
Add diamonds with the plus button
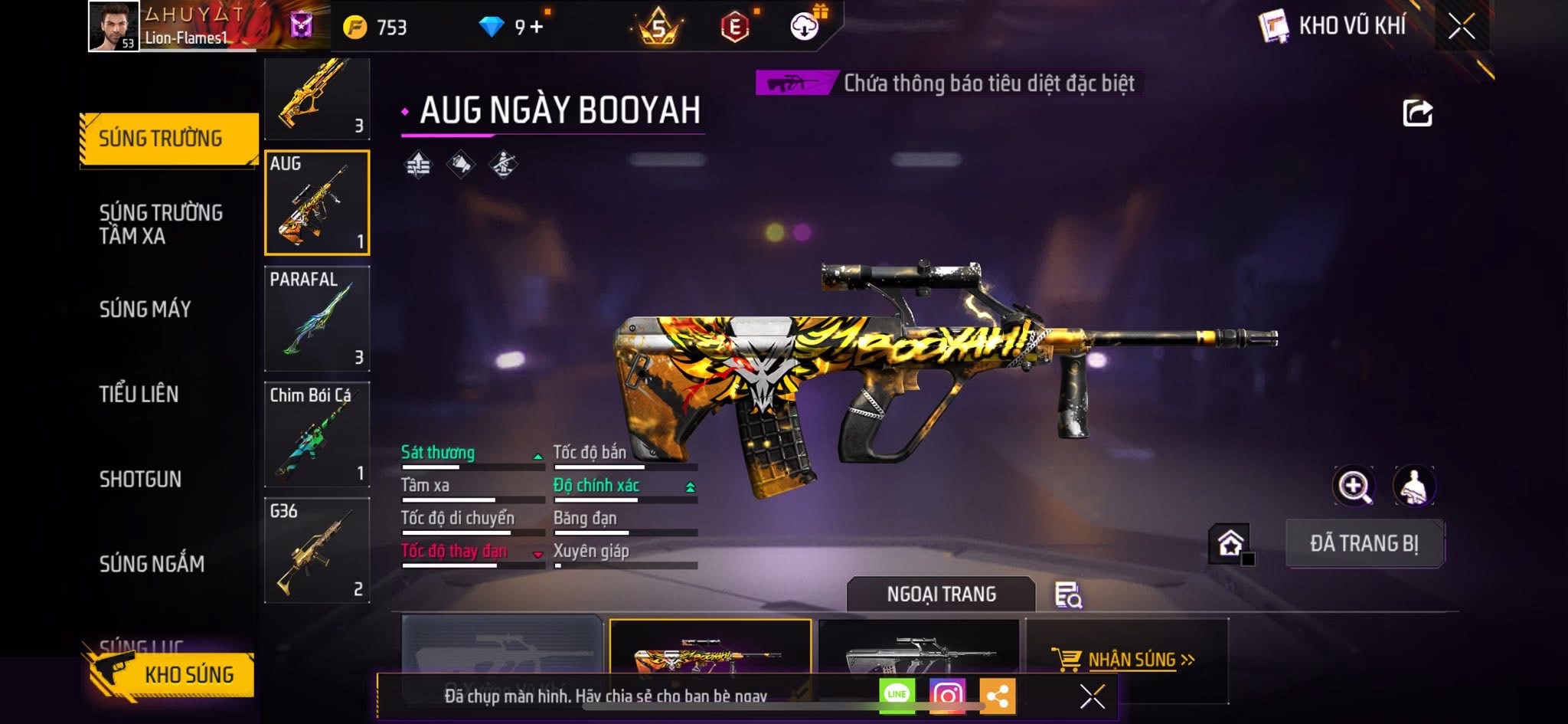537,27
